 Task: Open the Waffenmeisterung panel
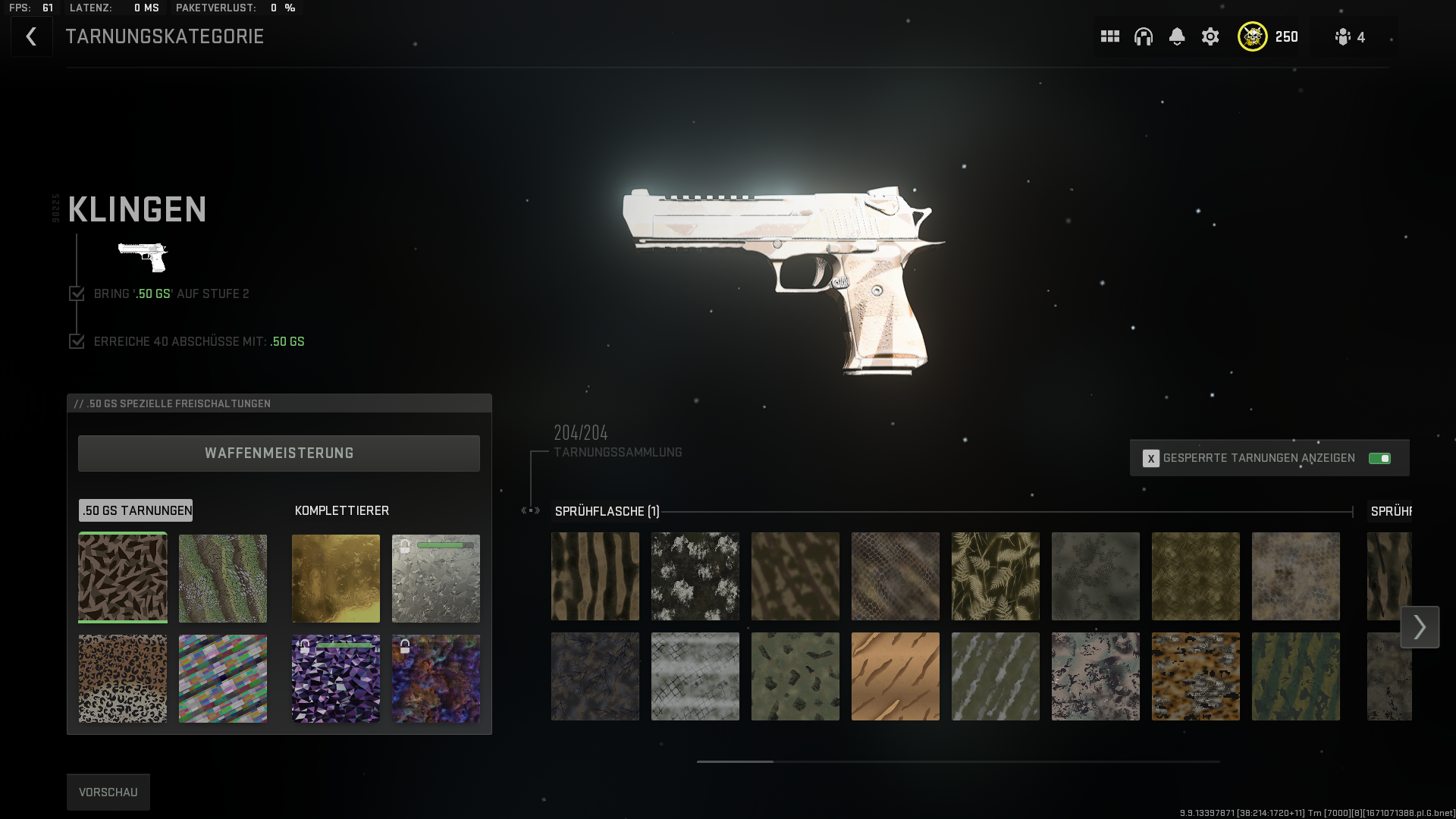[279, 453]
